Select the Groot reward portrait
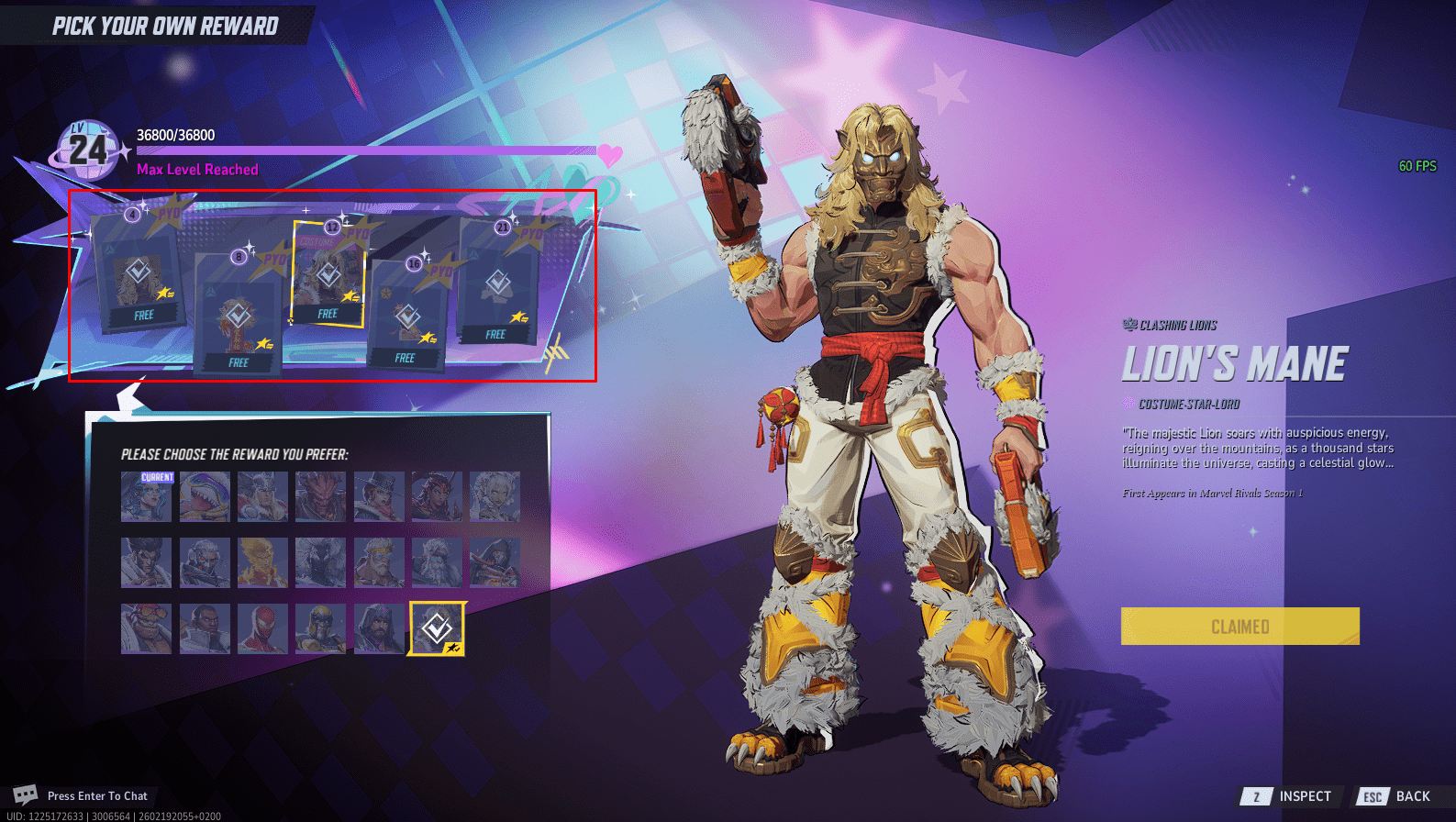The height and width of the screenshot is (822, 1456). point(320,496)
